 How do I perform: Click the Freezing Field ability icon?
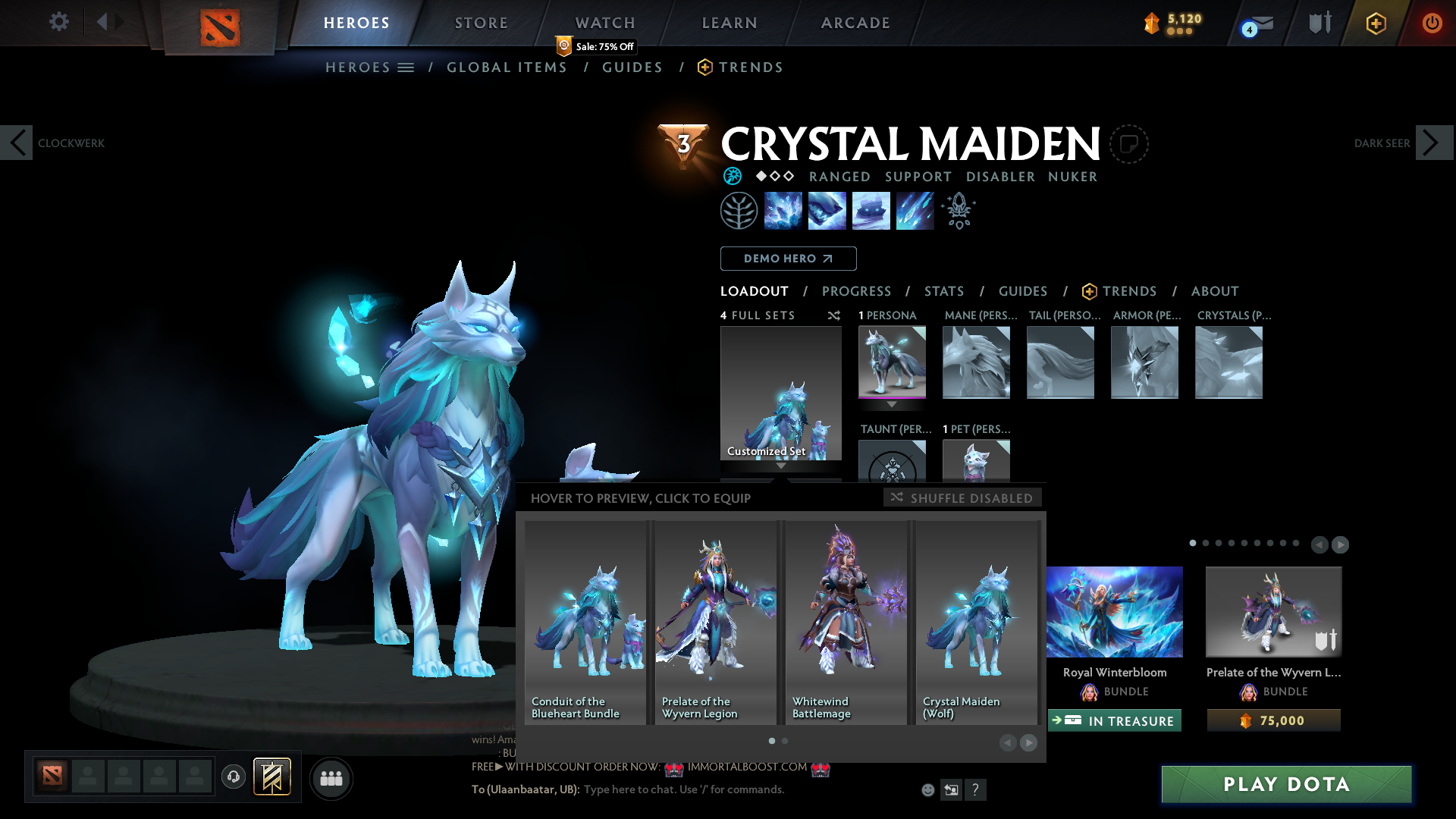pos(915,211)
